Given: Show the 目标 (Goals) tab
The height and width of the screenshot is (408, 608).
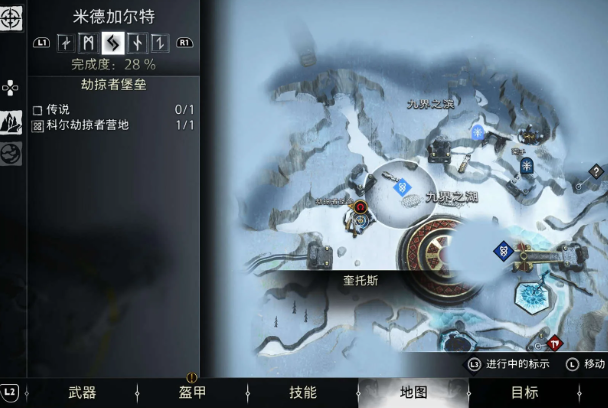Looking at the screenshot, I should [524, 392].
